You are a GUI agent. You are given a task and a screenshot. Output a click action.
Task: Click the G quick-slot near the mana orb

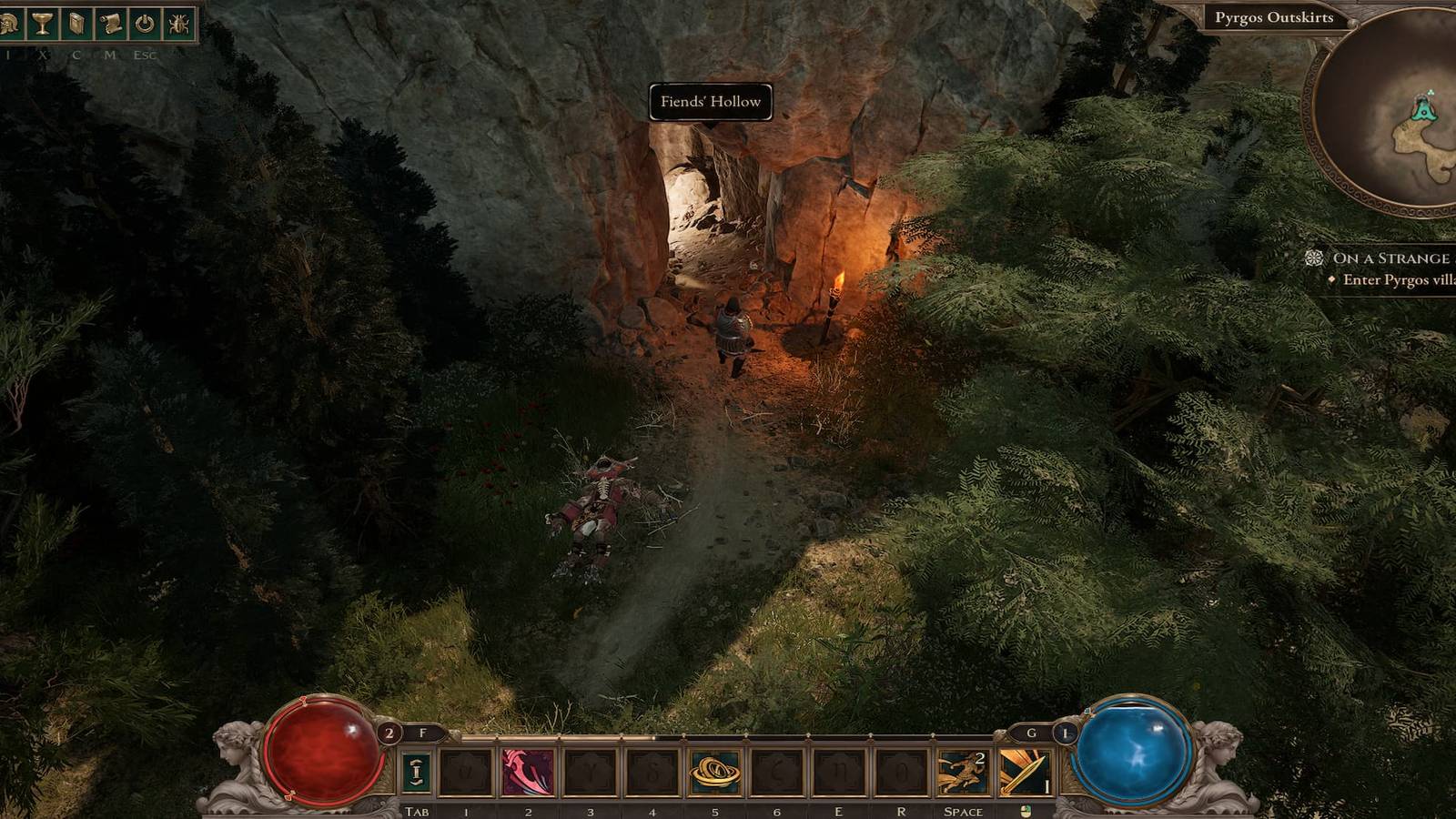click(1030, 731)
